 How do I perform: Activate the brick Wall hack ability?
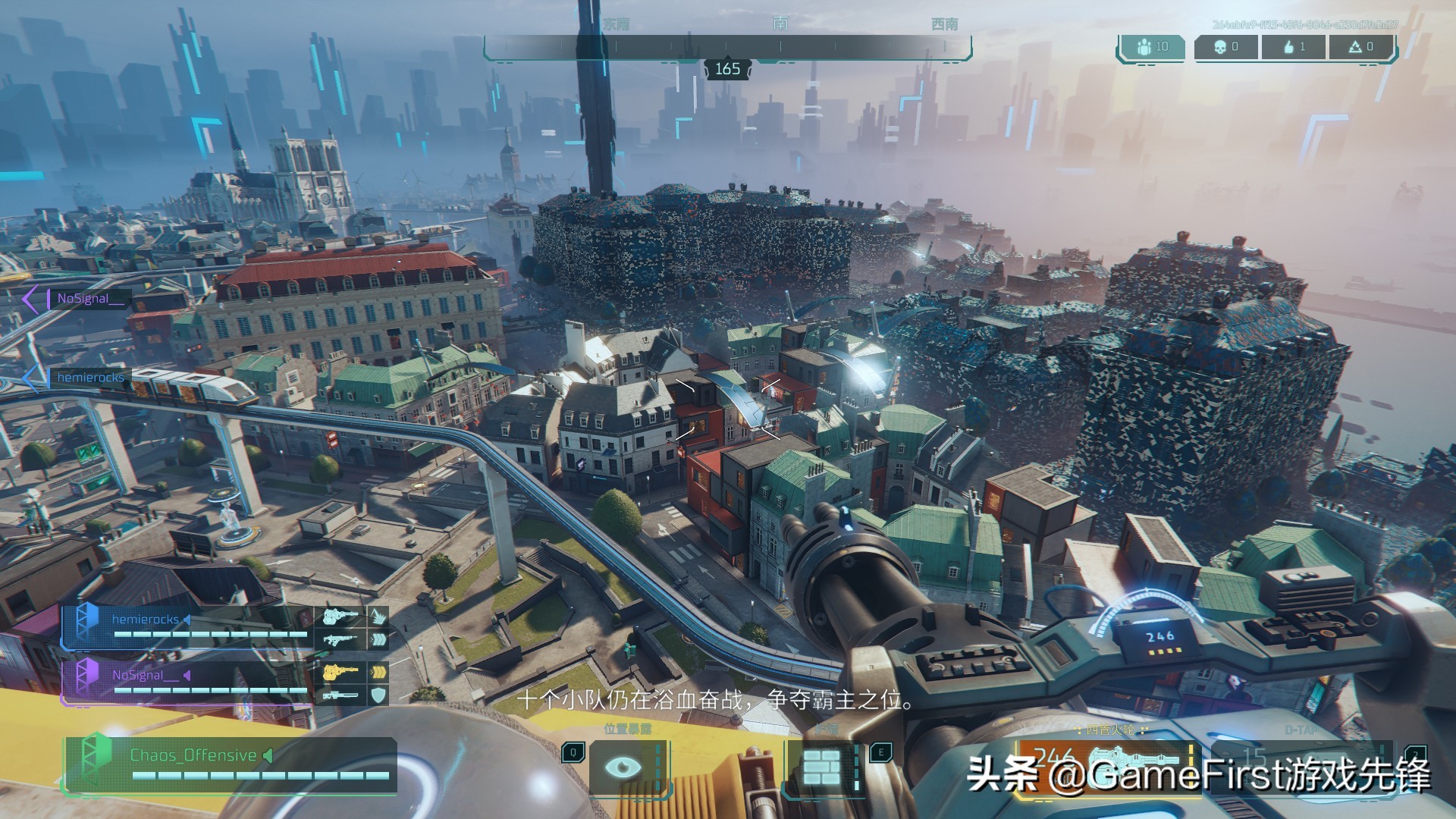821,767
